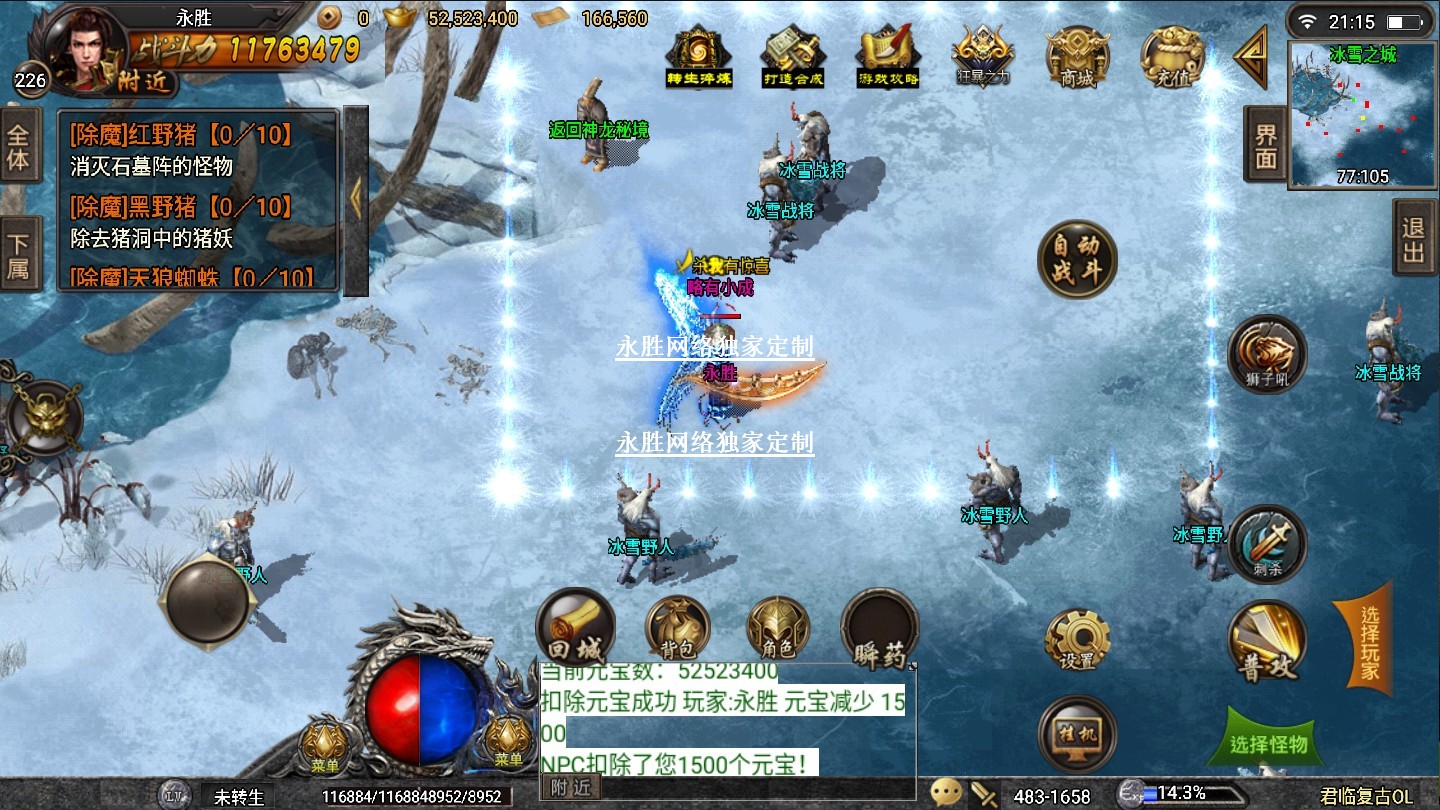Switch to the 全体 tab
The image size is (1440, 810).
pyautogui.click(x=18, y=148)
